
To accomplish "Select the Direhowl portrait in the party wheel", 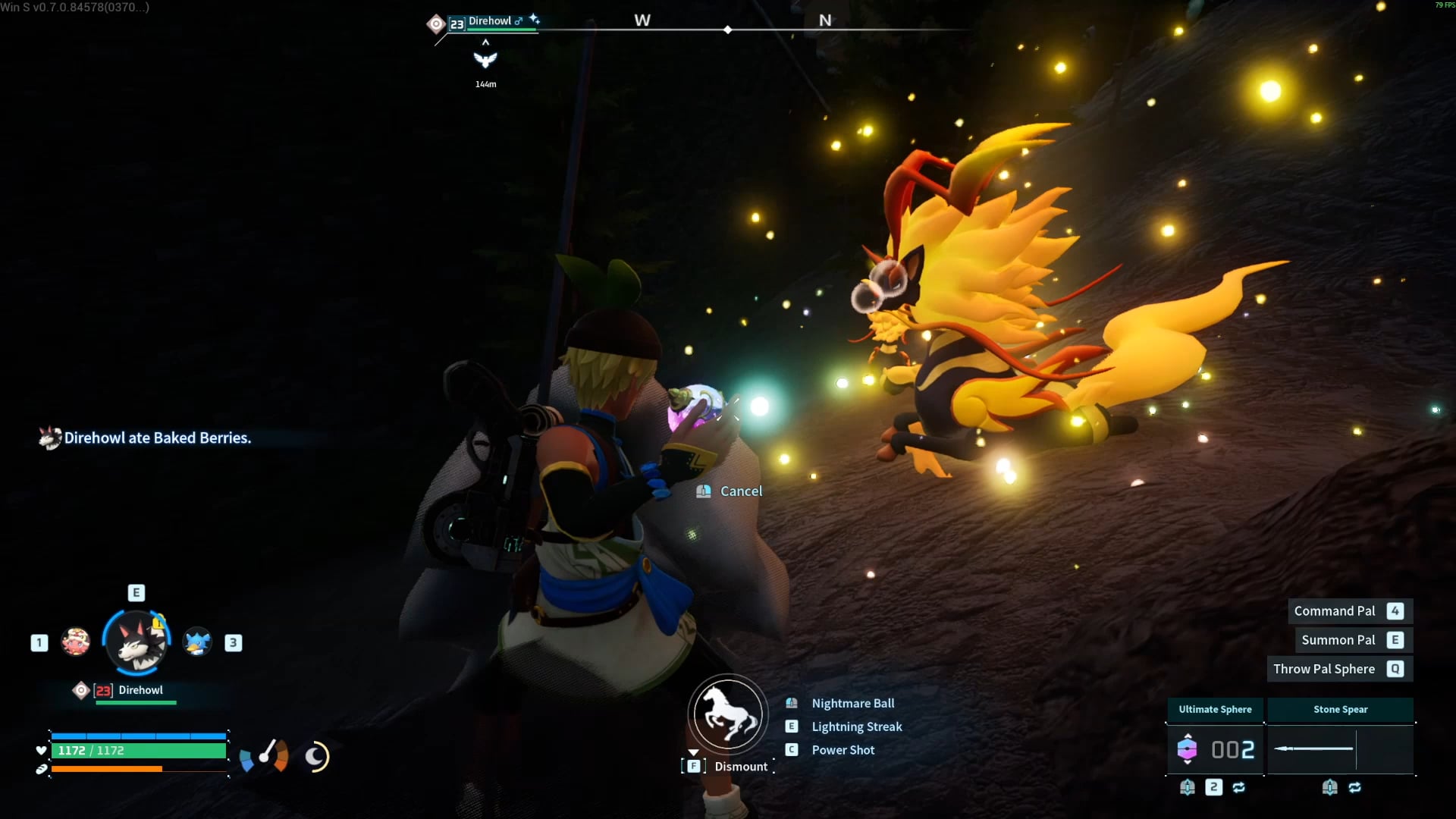I will pos(136,643).
